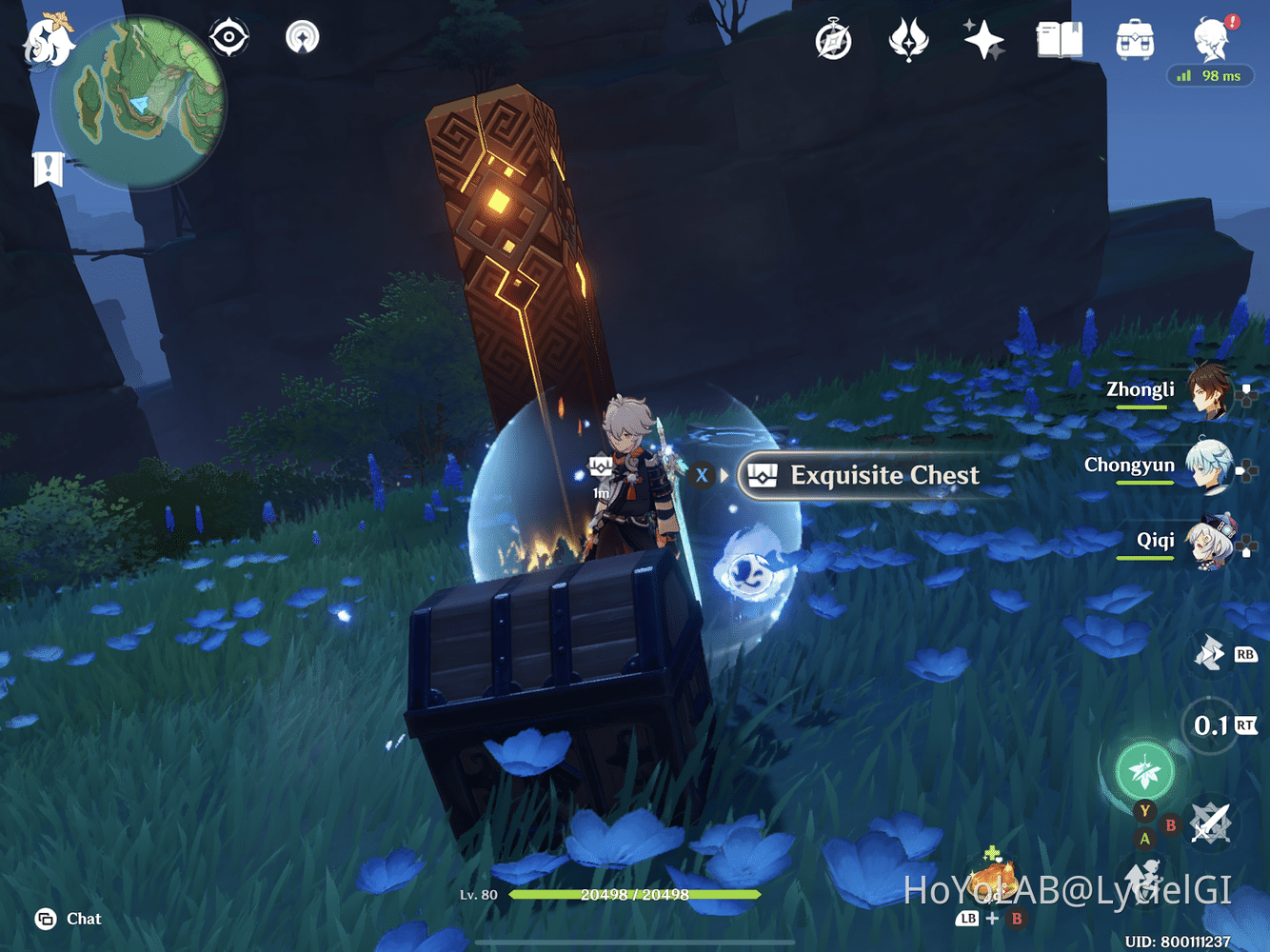This screenshot has height=952, width=1270.
Task: Open the Exquisite Chest via interaction prompt
Action: coord(866,475)
